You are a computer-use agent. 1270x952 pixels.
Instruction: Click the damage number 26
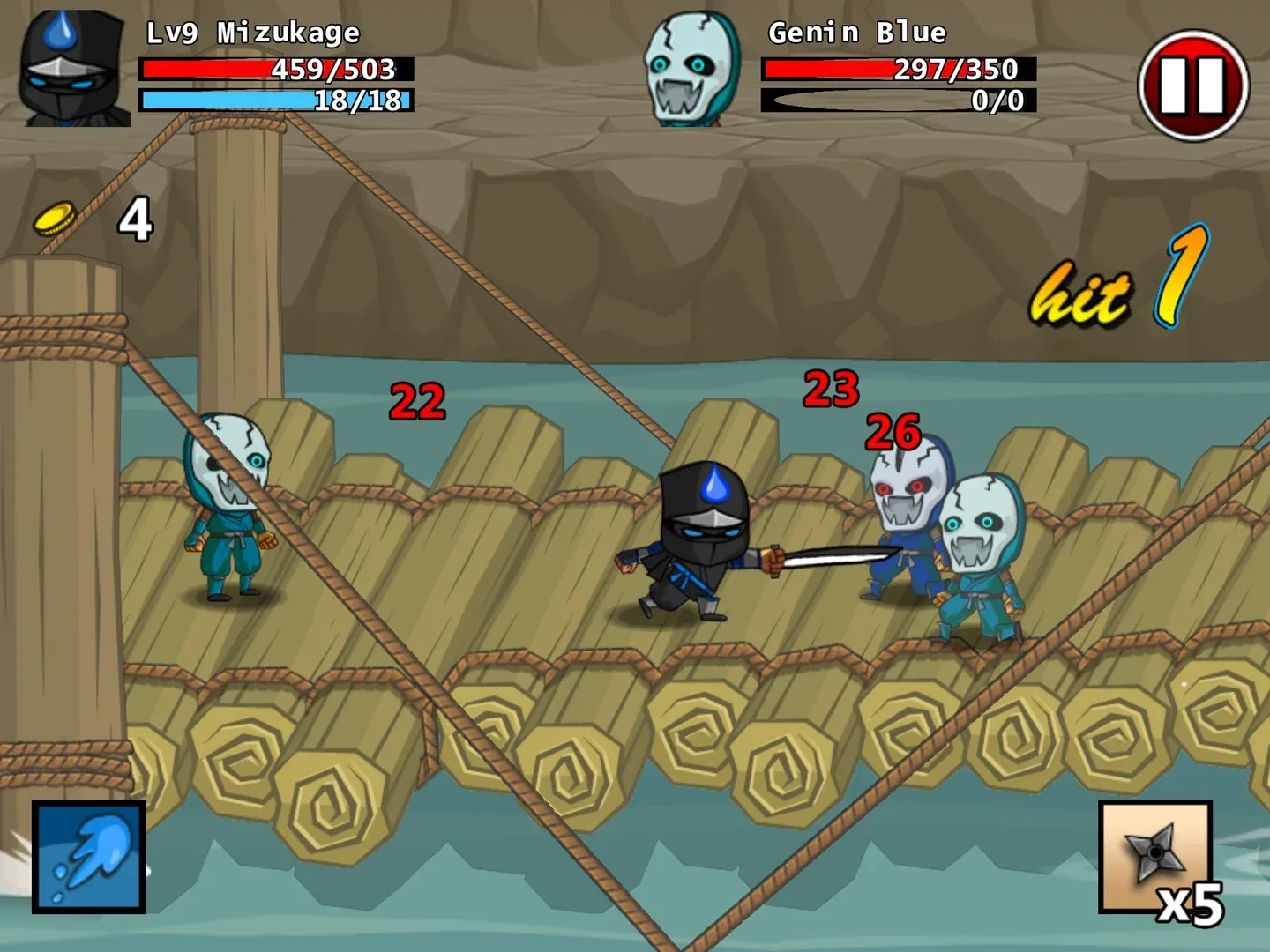pos(895,432)
